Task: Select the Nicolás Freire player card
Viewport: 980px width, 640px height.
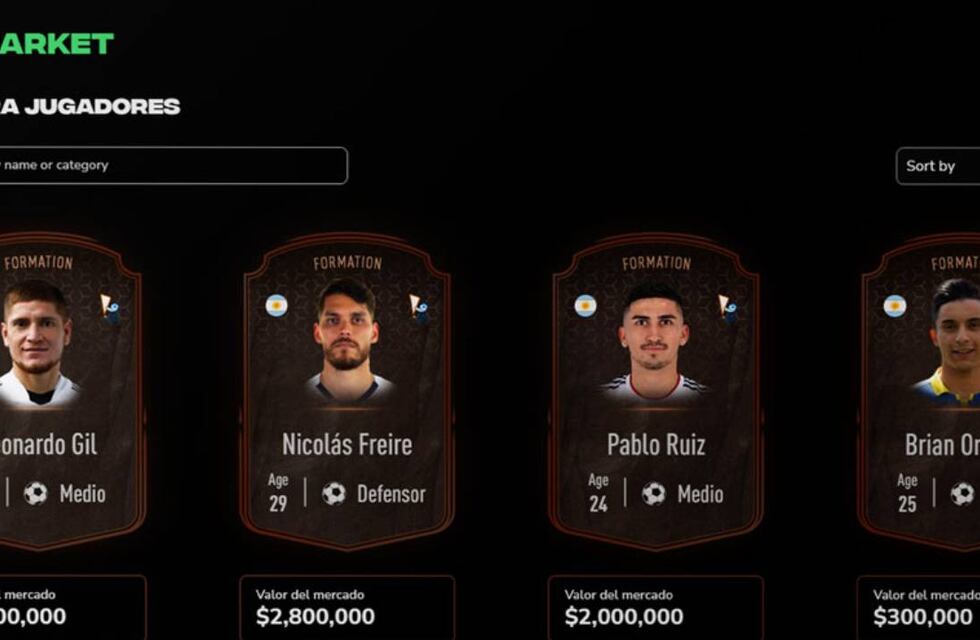Action: pos(347,392)
